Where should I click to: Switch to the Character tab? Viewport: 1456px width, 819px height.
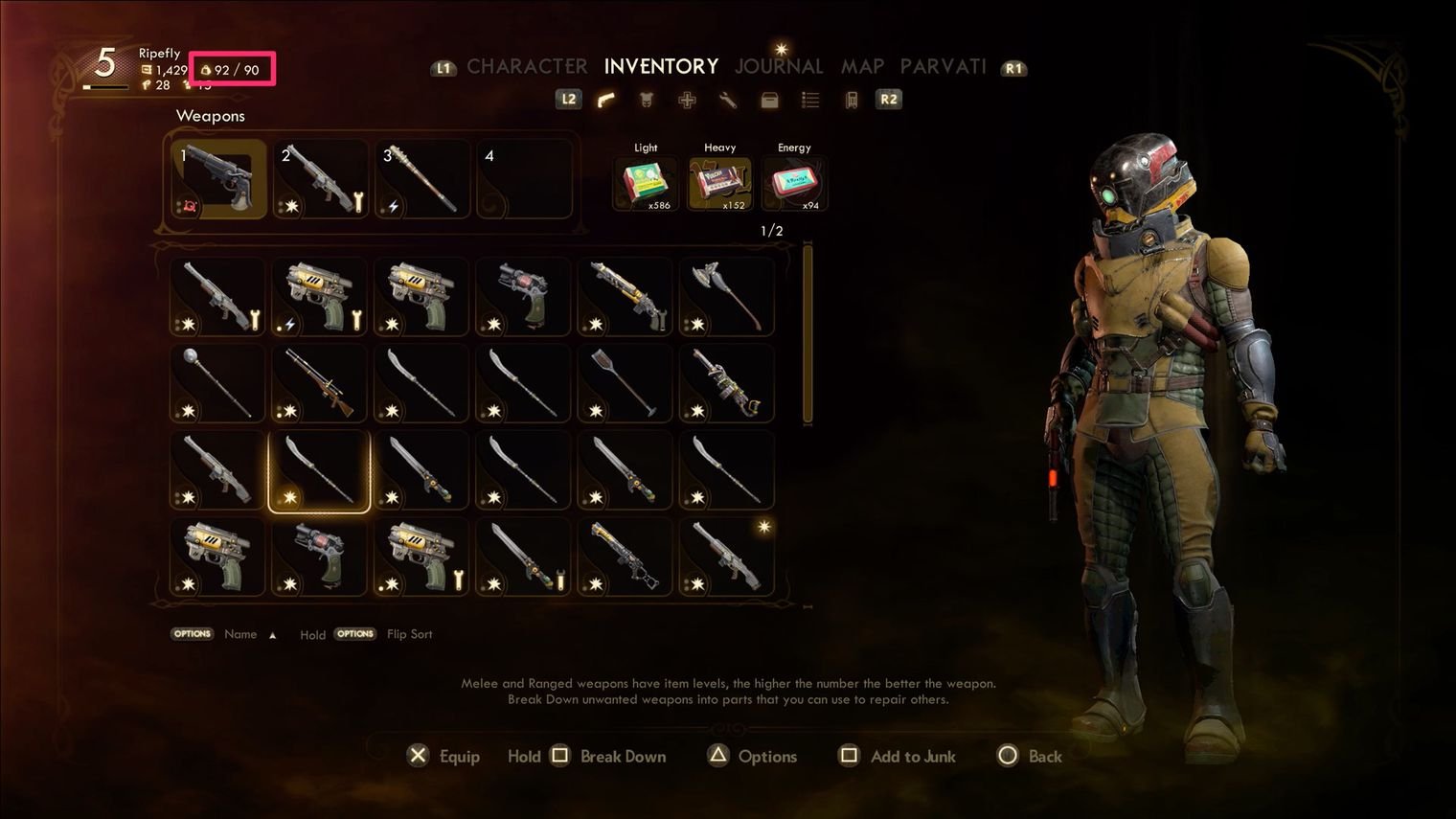point(527,66)
